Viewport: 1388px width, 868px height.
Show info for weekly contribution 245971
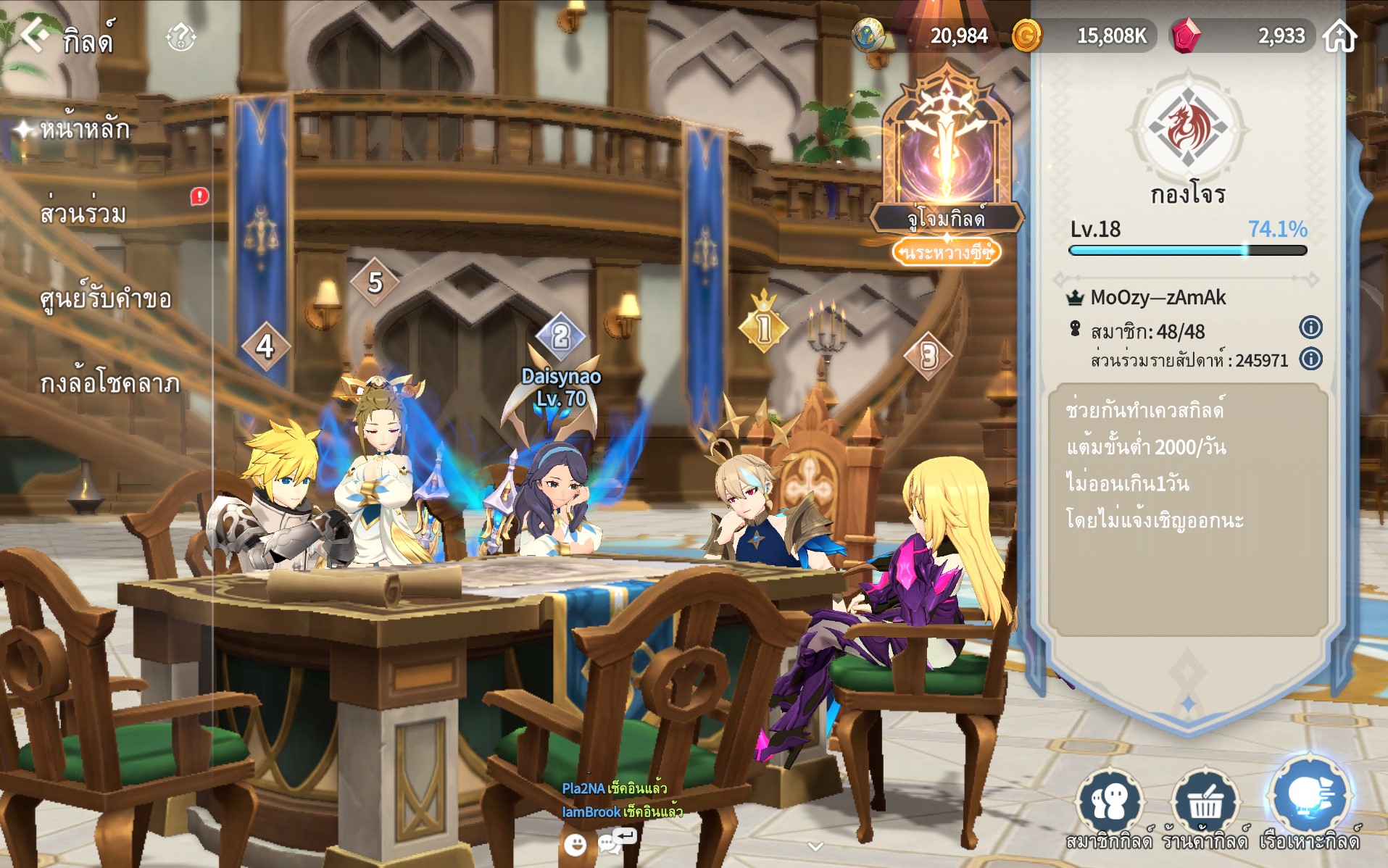point(1310,359)
